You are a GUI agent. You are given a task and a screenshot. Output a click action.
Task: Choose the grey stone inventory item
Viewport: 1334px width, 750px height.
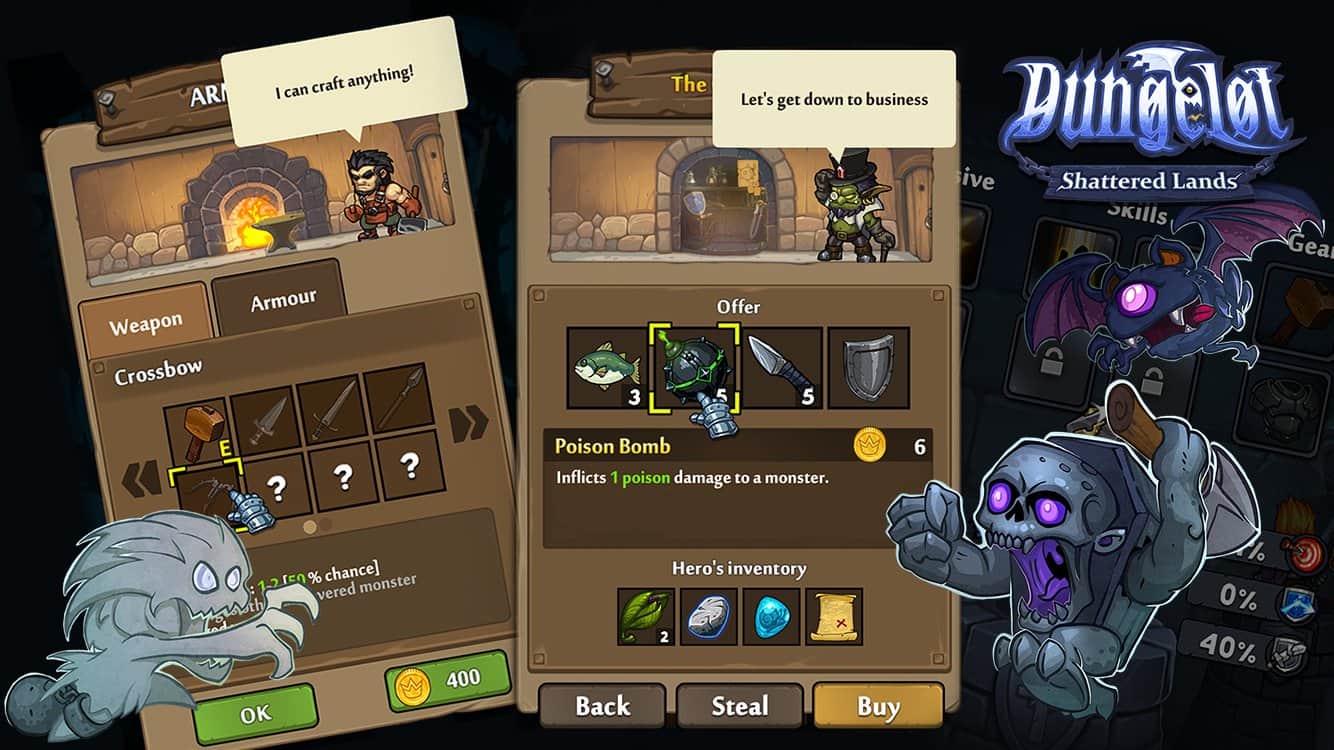click(x=709, y=616)
